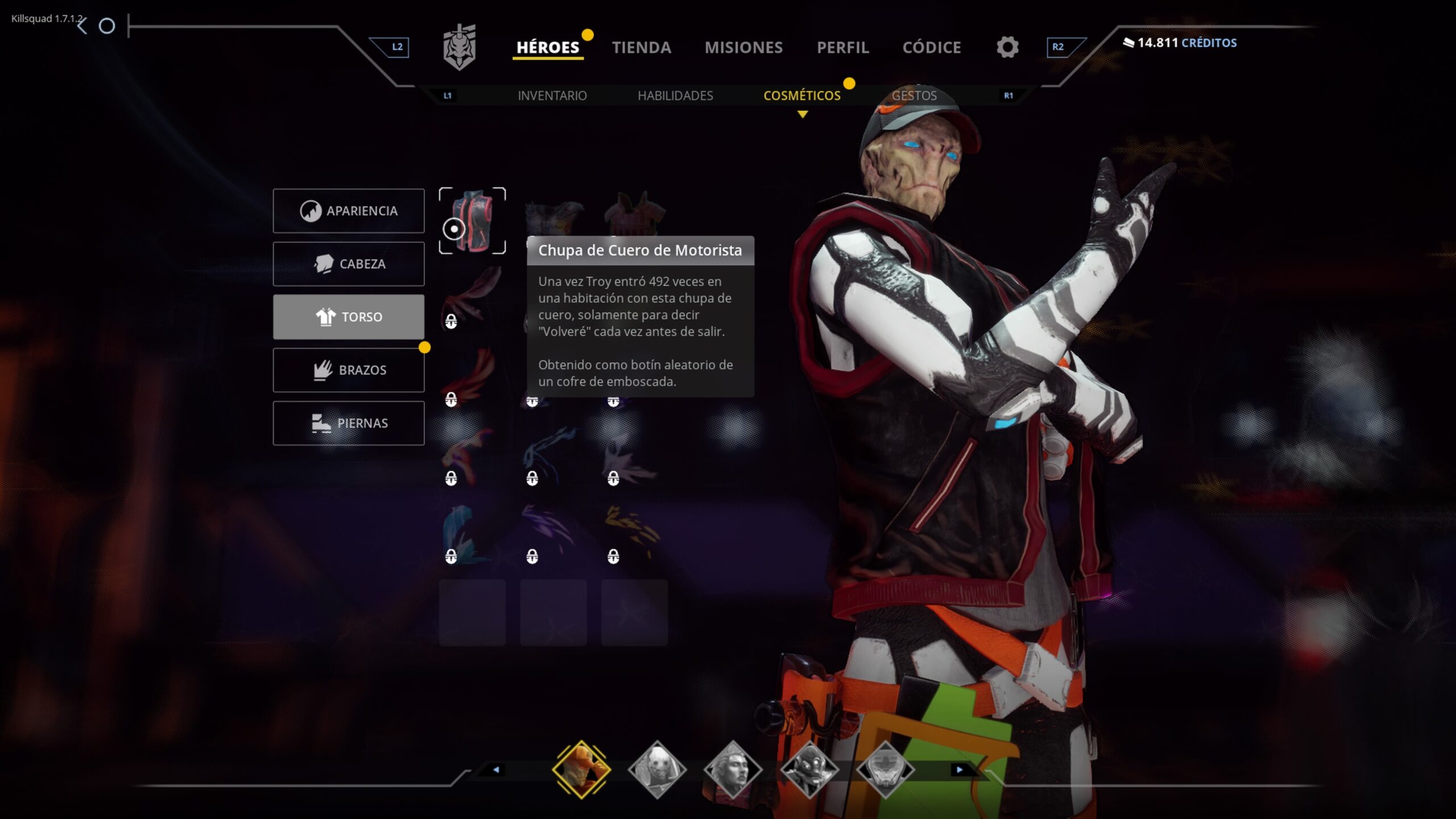This screenshot has width=1456, height=819.
Task: Open the Brazos cosmetic category
Action: (349, 370)
